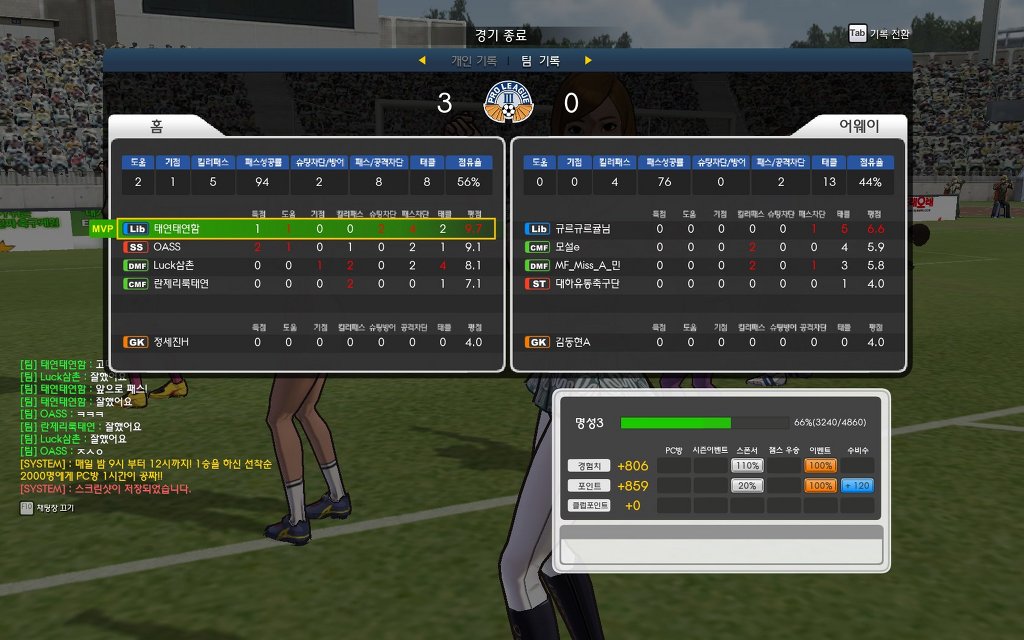Click the left yellow arrow beside 개인 기록

pos(422,61)
